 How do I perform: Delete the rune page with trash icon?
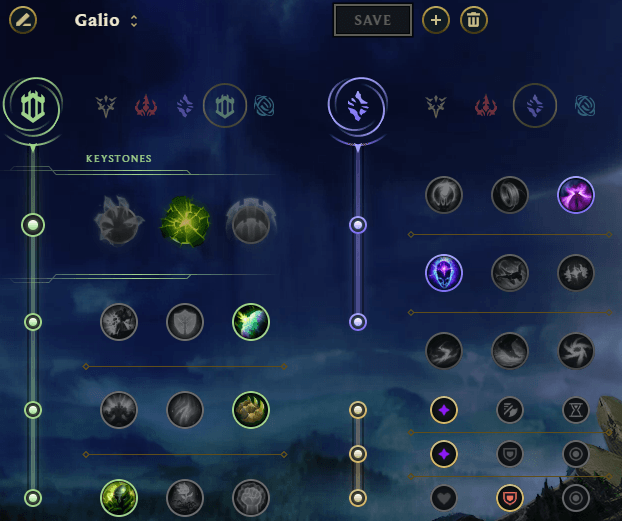[x=474, y=19]
